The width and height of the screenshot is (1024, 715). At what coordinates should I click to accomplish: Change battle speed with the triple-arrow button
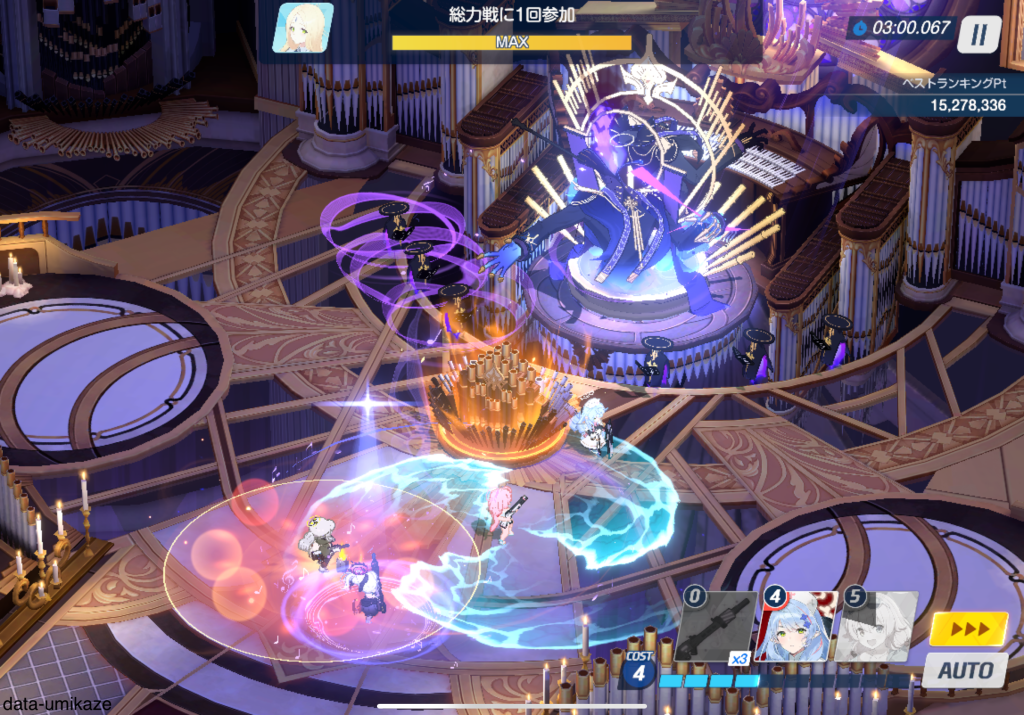pos(968,628)
